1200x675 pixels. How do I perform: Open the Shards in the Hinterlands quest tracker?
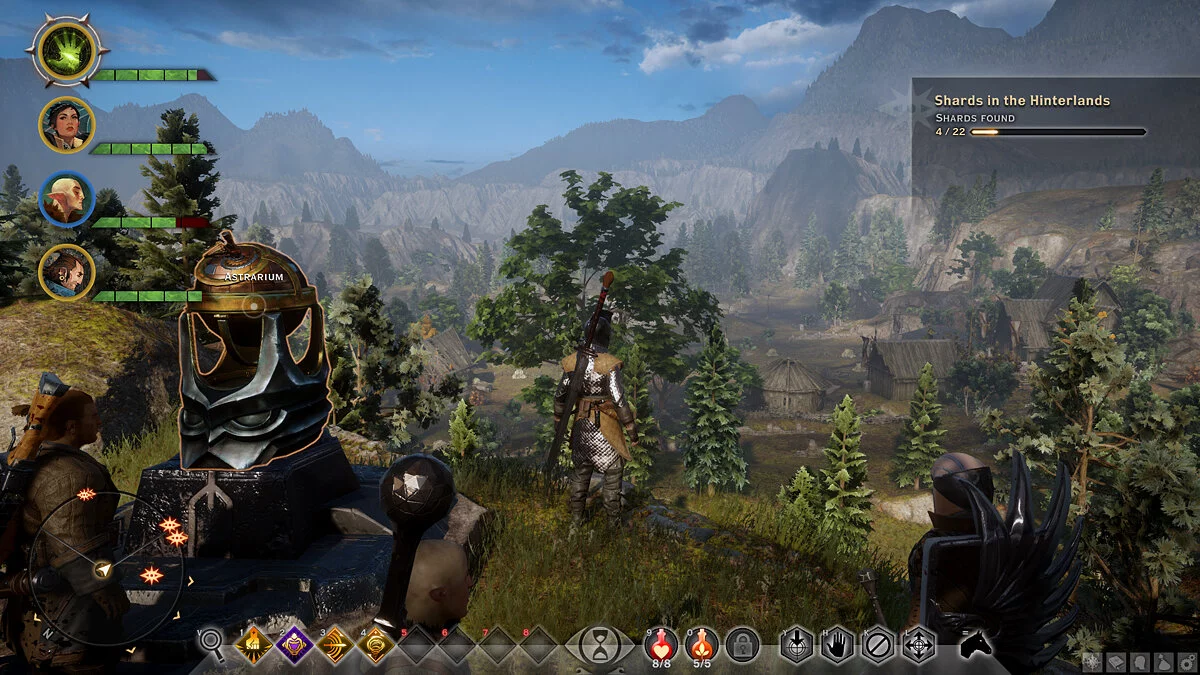point(1040,114)
